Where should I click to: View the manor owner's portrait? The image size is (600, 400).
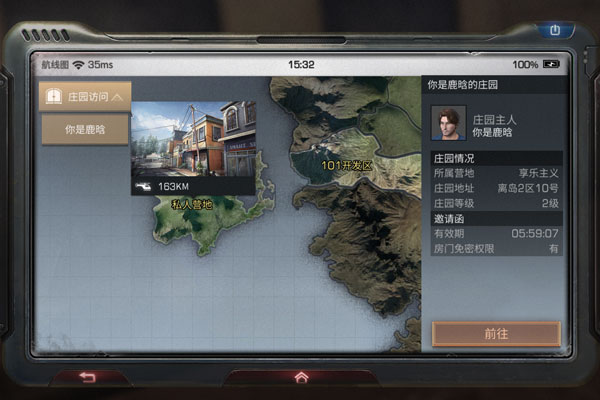click(x=448, y=124)
